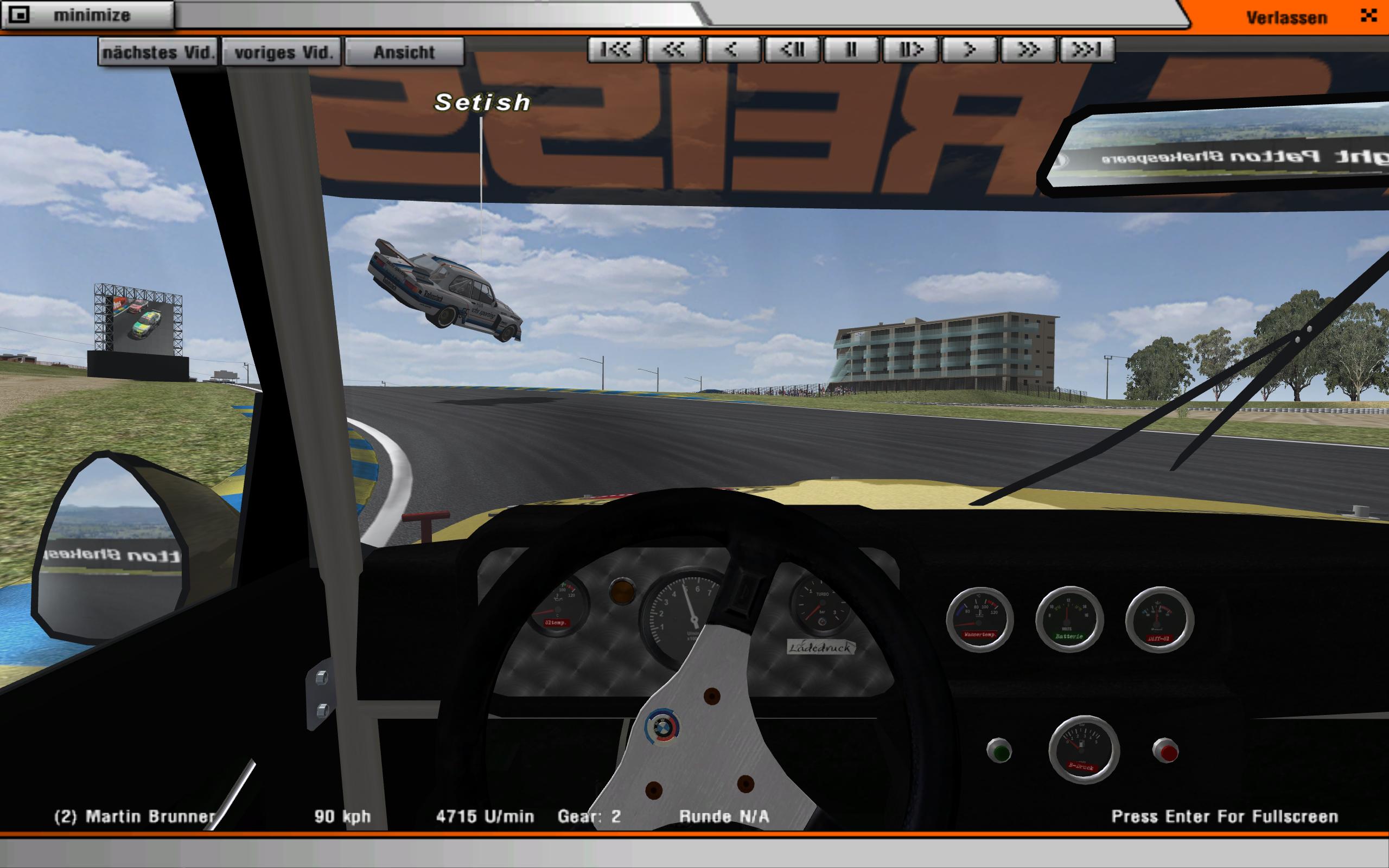Skip to the end of the replay
1389x868 pixels.
point(1087,50)
